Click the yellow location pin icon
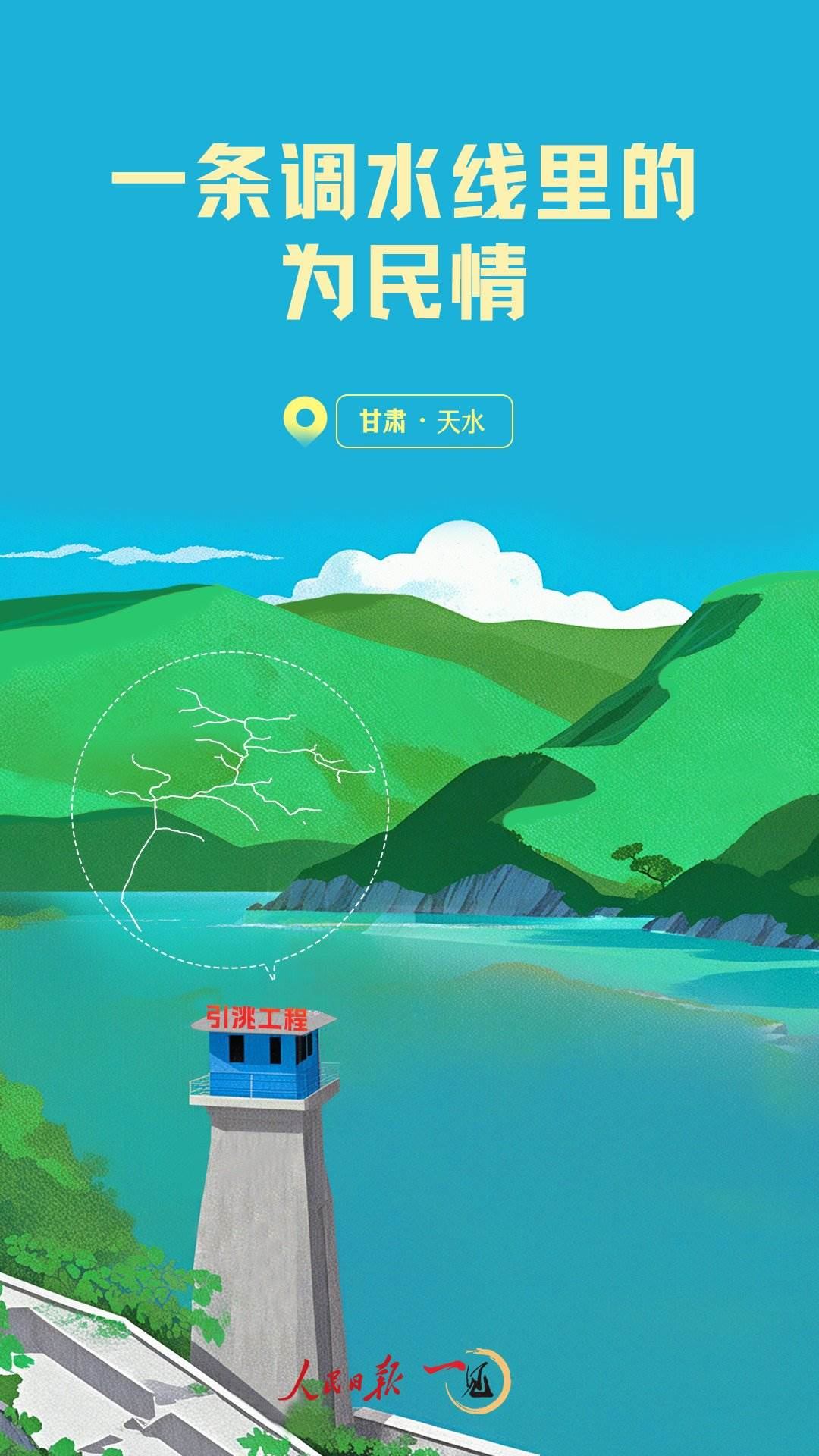The height and width of the screenshot is (1456, 819). pyautogui.click(x=305, y=419)
